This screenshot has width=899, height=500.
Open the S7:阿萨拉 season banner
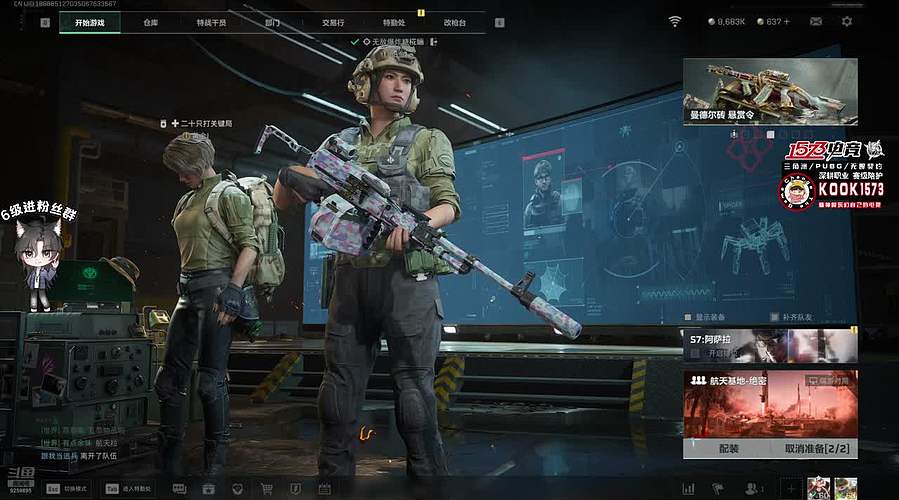click(770, 346)
